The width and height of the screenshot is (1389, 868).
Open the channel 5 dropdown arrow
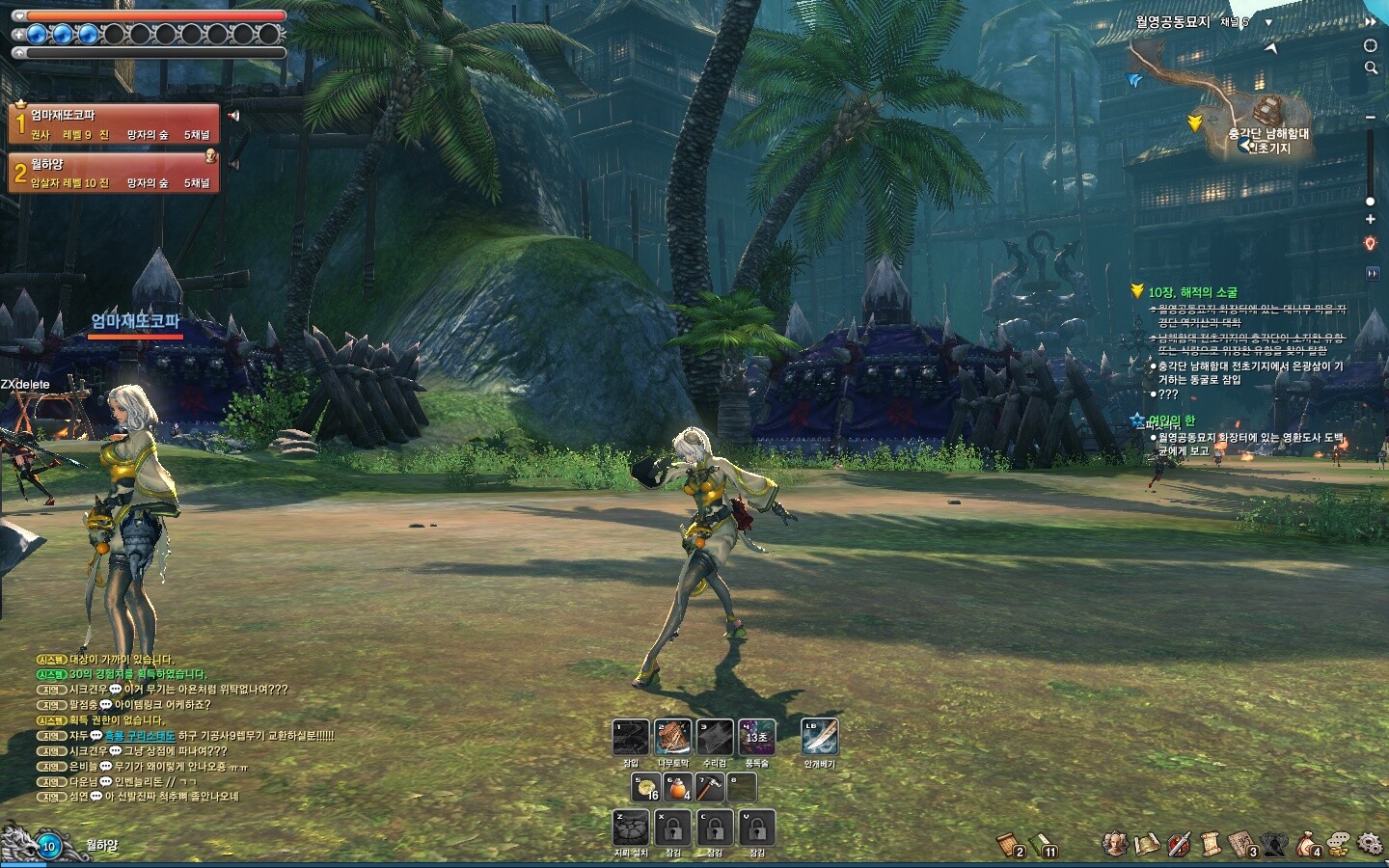pos(1268,22)
